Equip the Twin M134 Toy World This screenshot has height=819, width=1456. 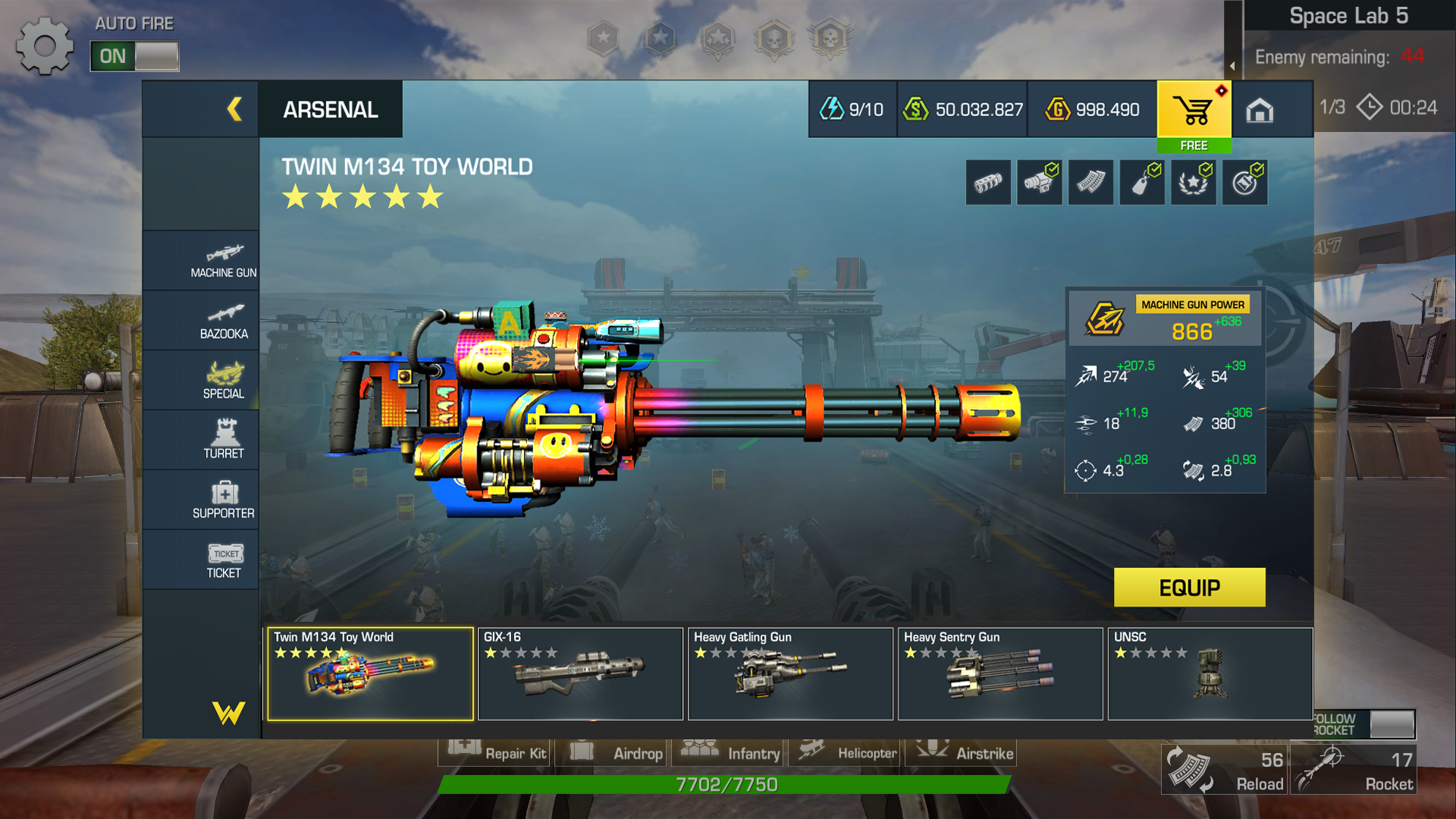pos(1189,588)
